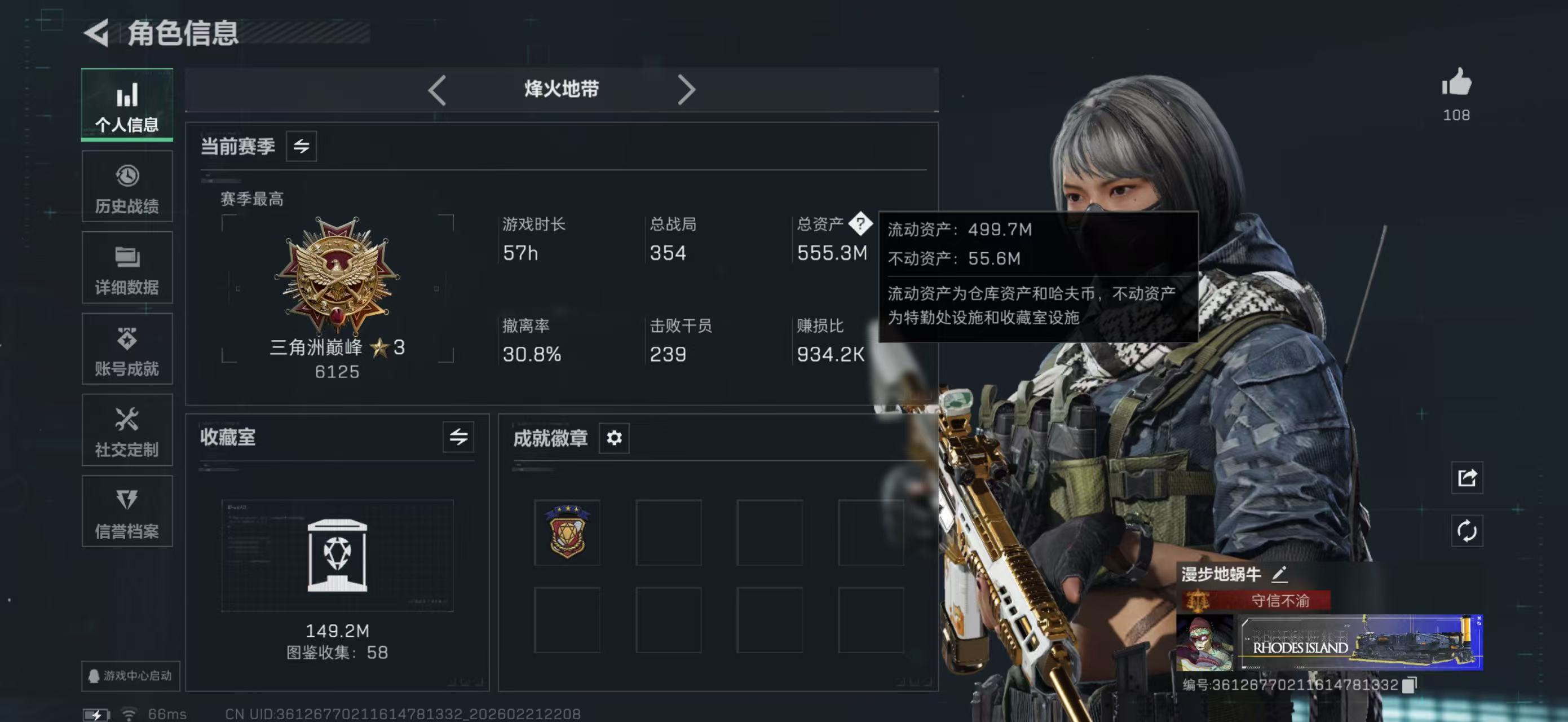查看信誉档案

pos(127,512)
